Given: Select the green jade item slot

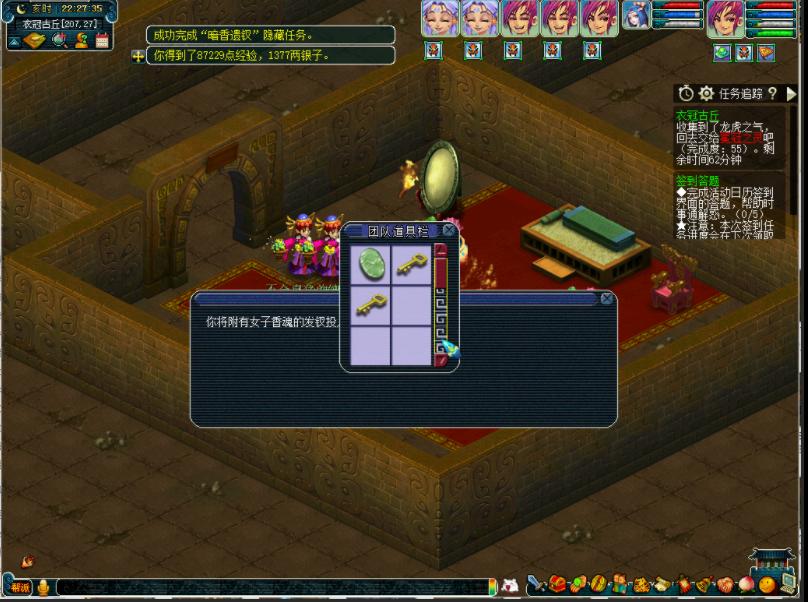Looking at the screenshot, I should pyautogui.click(x=370, y=265).
